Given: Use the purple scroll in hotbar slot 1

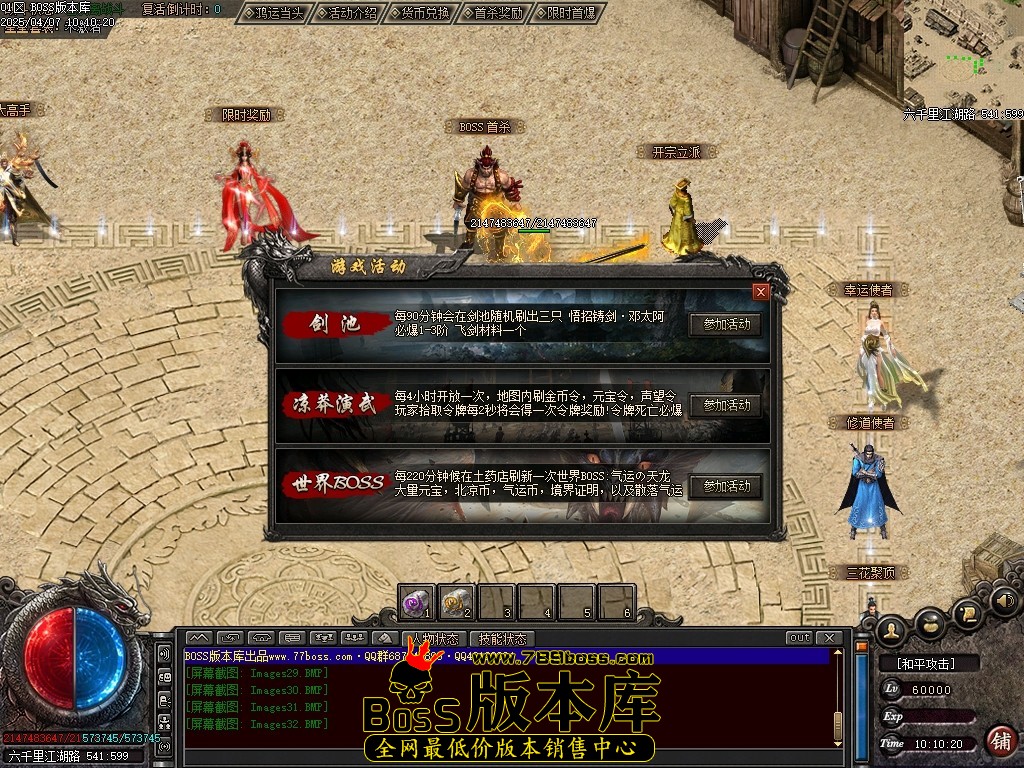Looking at the screenshot, I should (x=416, y=601).
